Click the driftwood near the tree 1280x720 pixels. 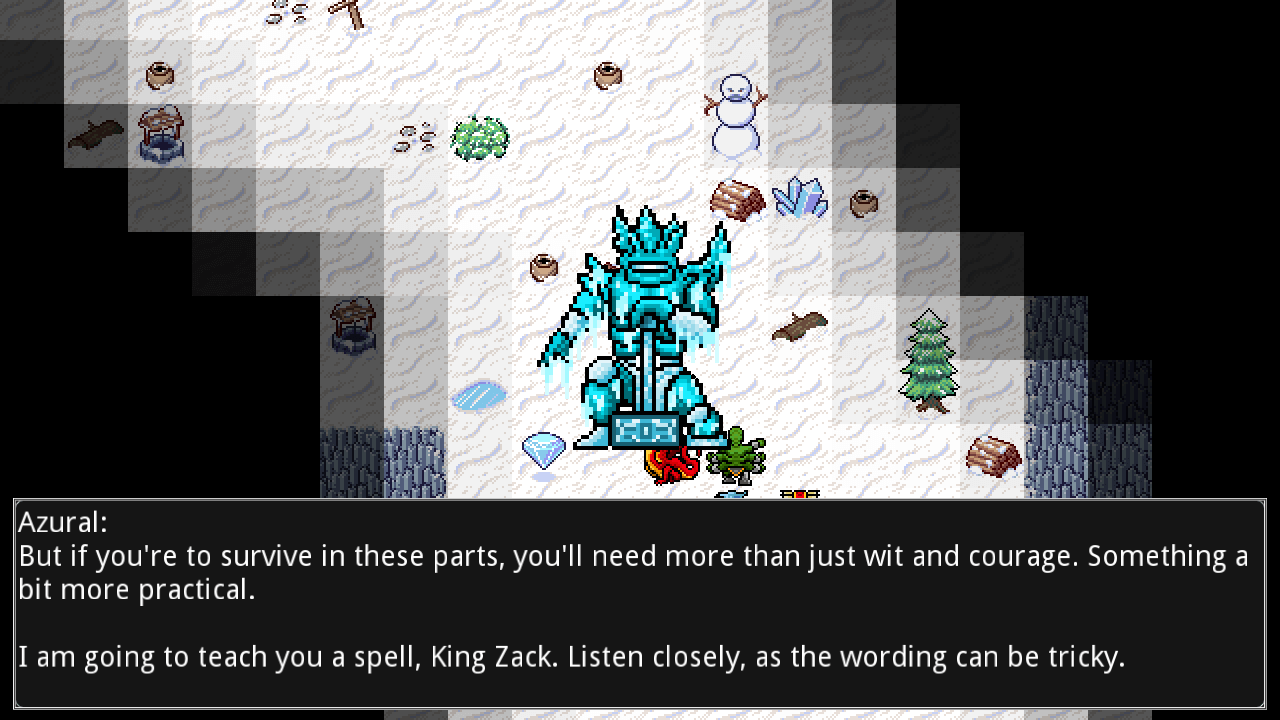coord(800,325)
